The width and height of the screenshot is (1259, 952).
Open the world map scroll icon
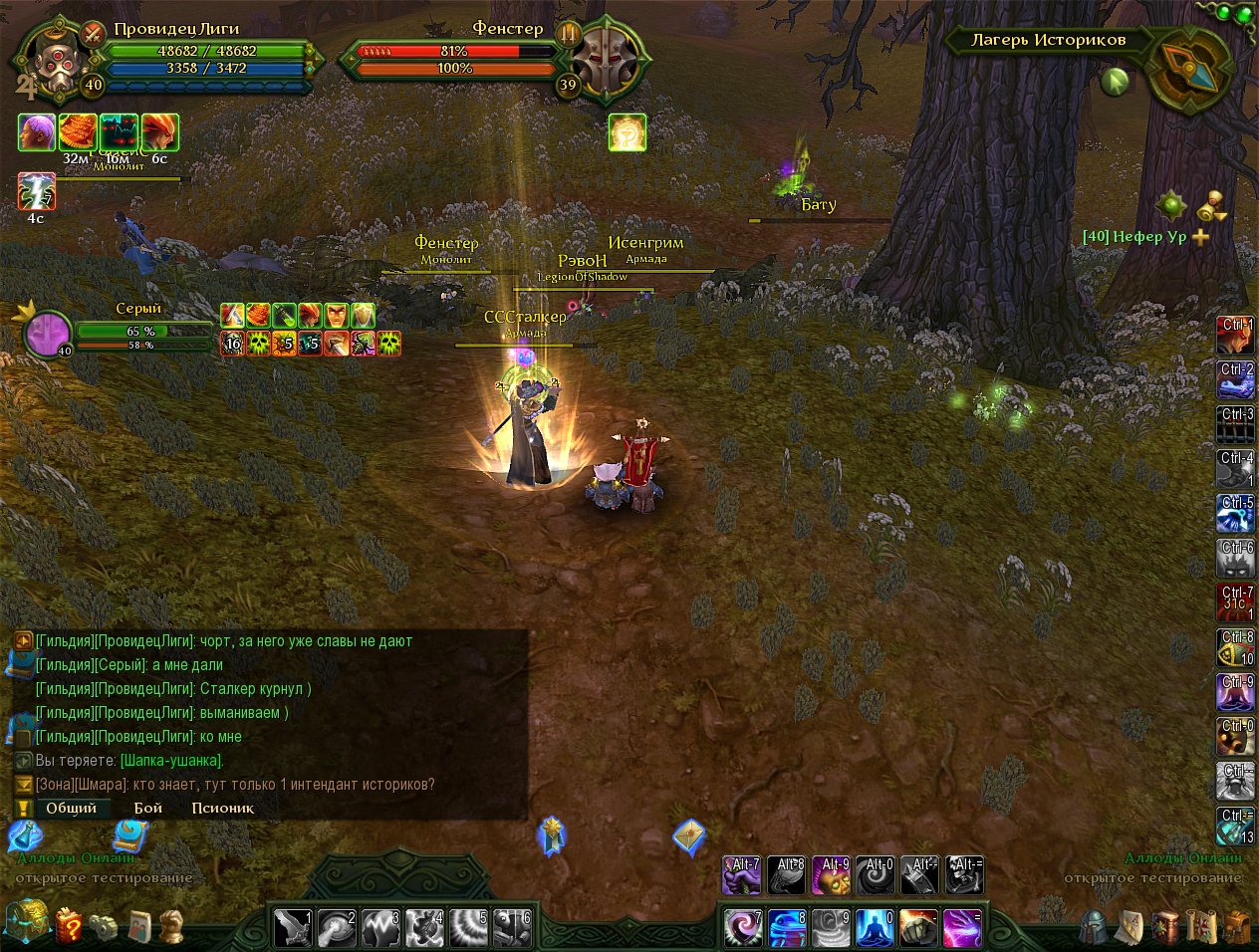pyautogui.click(x=1202, y=927)
